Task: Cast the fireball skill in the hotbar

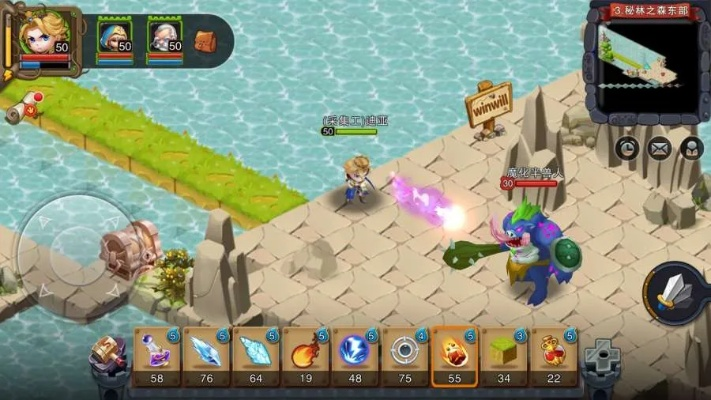Action: tap(306, 354)
